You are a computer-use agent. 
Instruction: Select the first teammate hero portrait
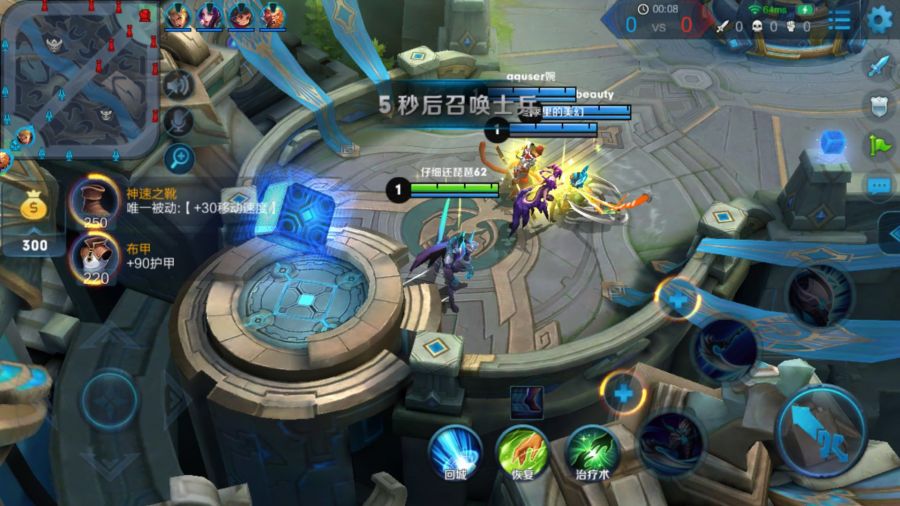point(178,16)
